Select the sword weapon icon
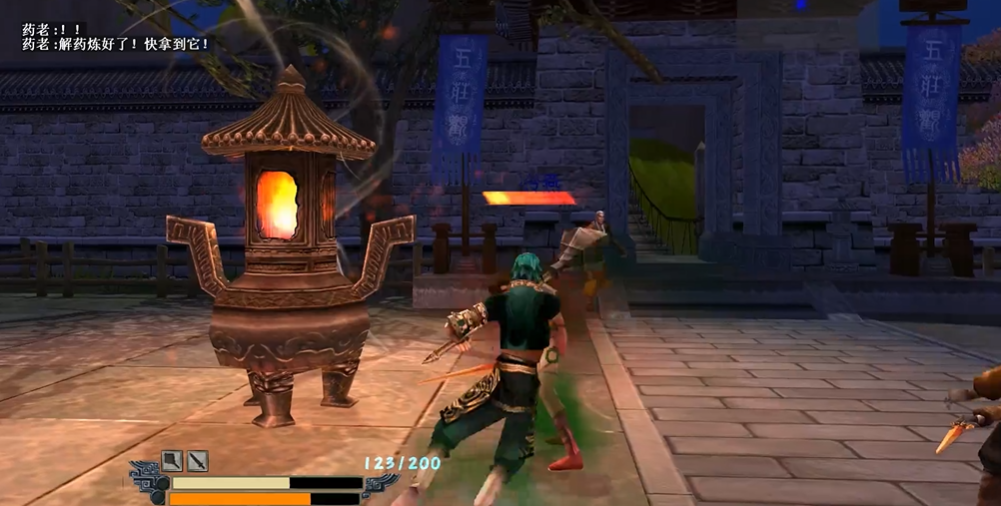 click(198, 461)
